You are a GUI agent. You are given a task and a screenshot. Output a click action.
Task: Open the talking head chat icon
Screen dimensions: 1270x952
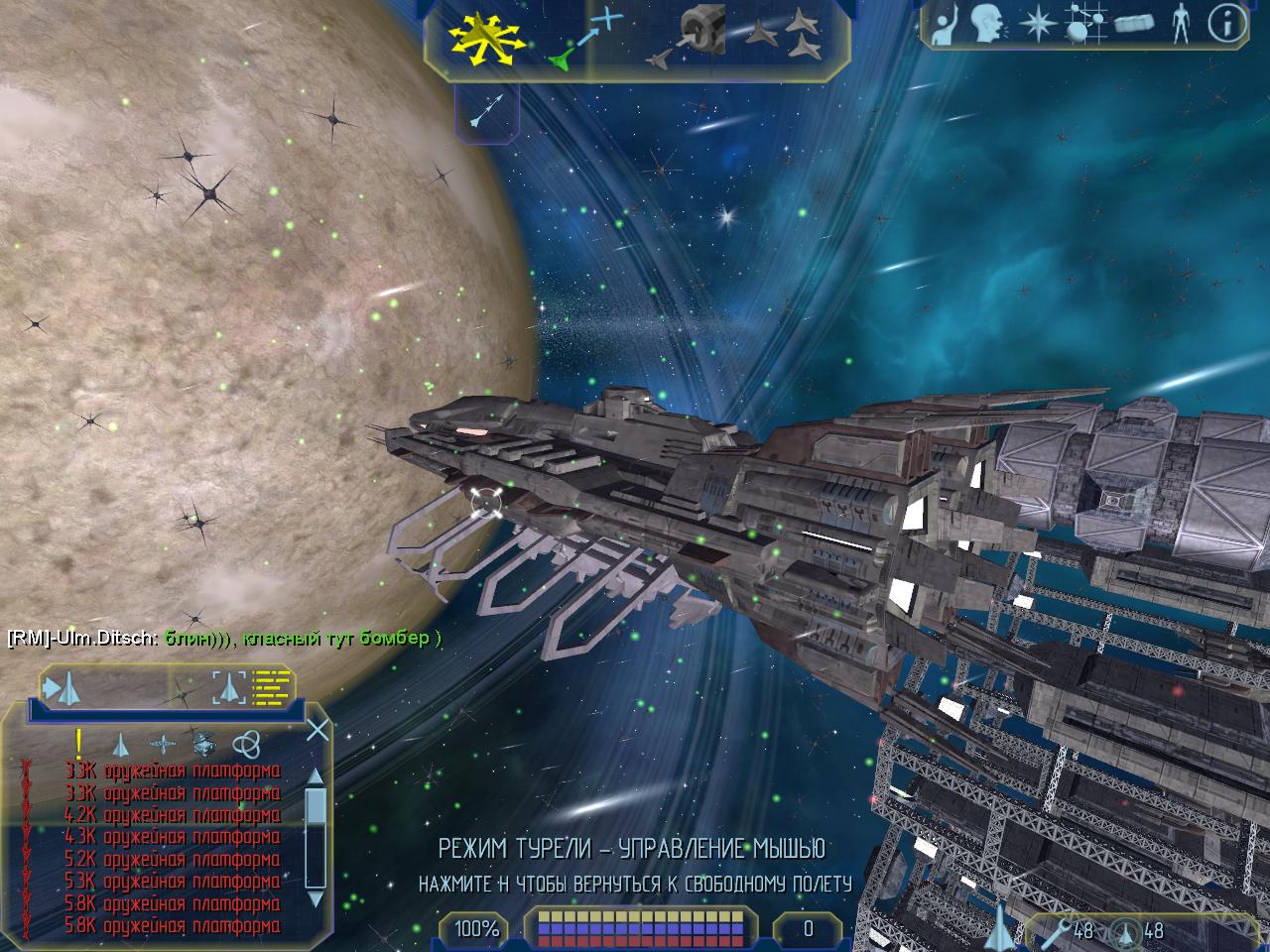[x=986, y=24]
